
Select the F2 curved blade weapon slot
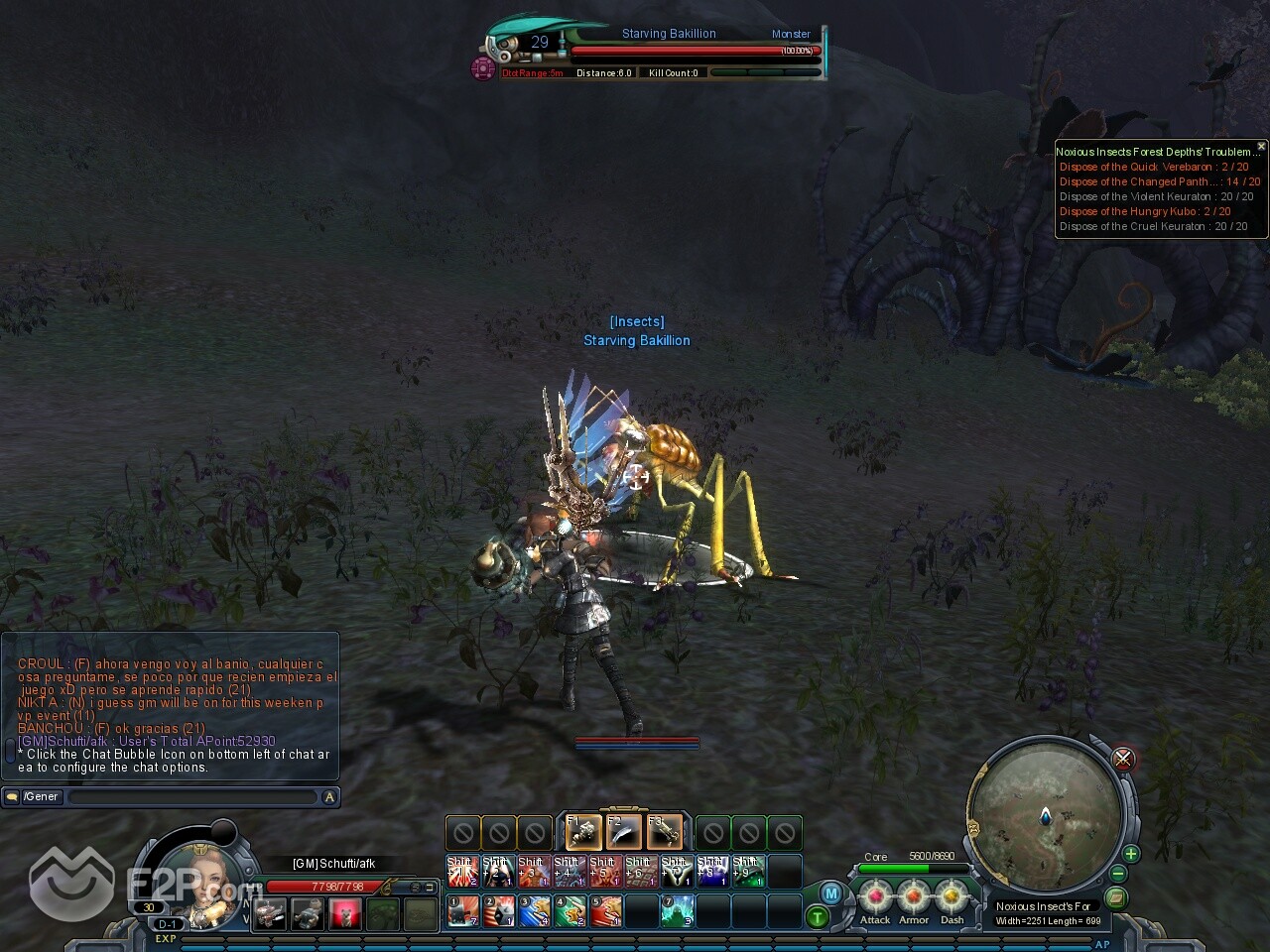point(624,832)
